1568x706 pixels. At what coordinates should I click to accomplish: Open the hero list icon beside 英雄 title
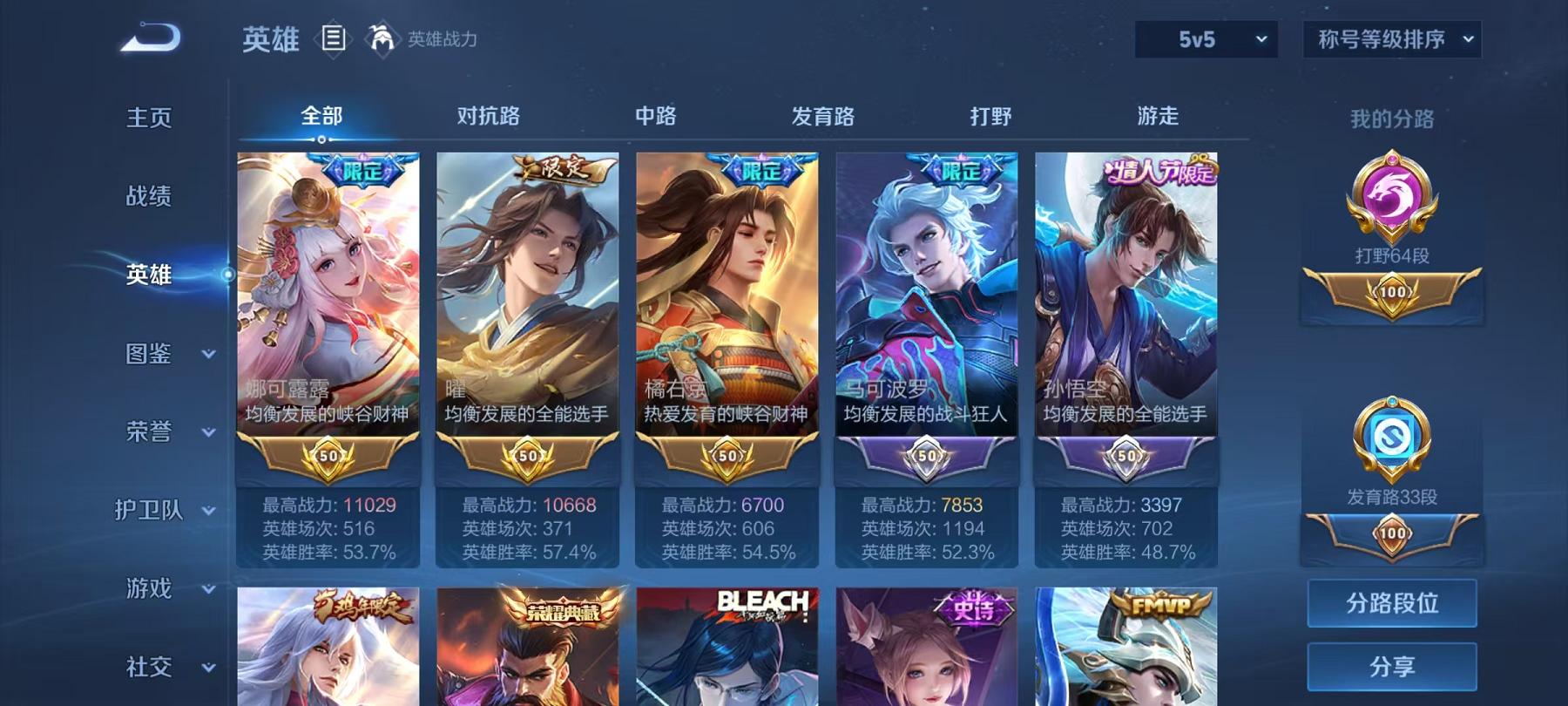(334, 38)
